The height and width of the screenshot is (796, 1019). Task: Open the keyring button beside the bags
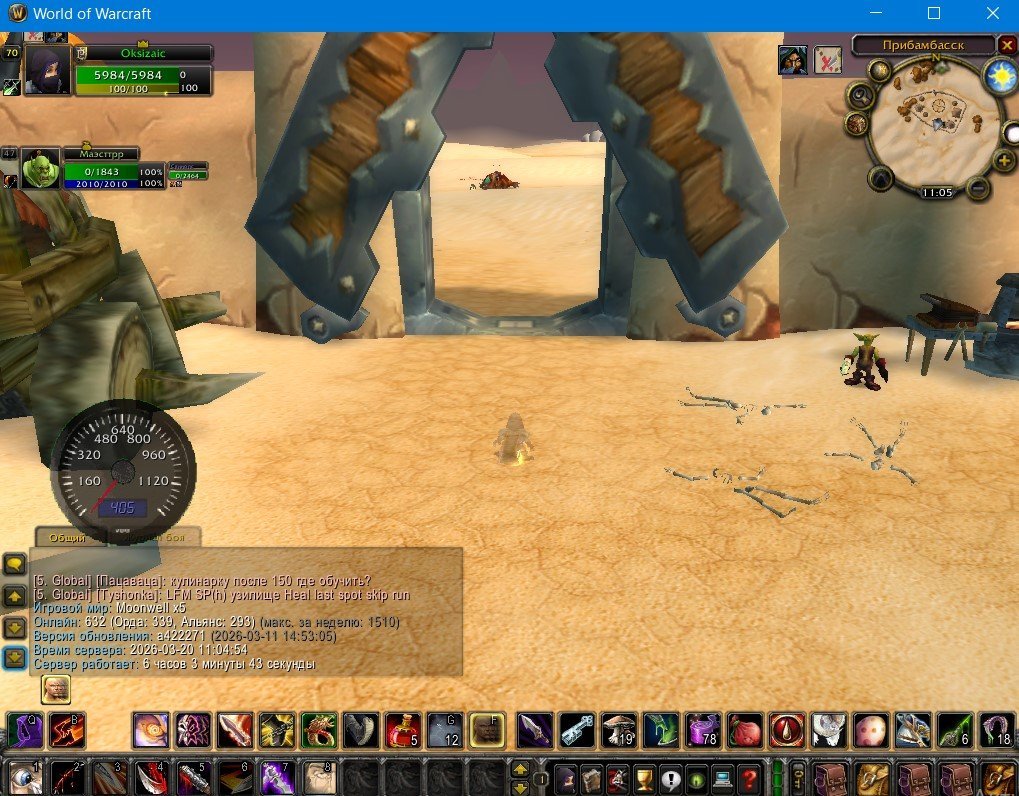pos(798,778)
